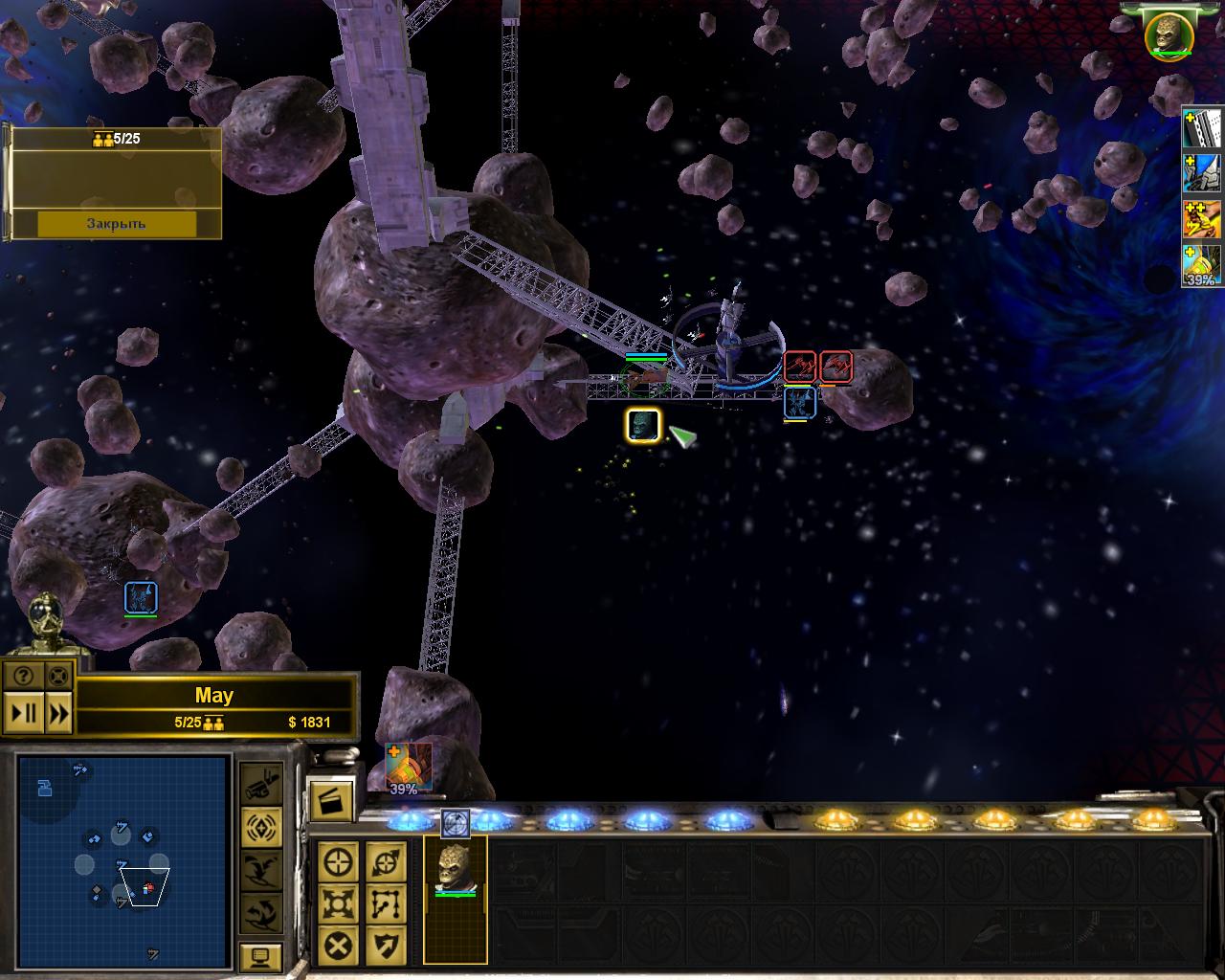The width and height of the screenshot is (1225, 980).
Task: Close the population panel with Закрыть
Action: 117,224
